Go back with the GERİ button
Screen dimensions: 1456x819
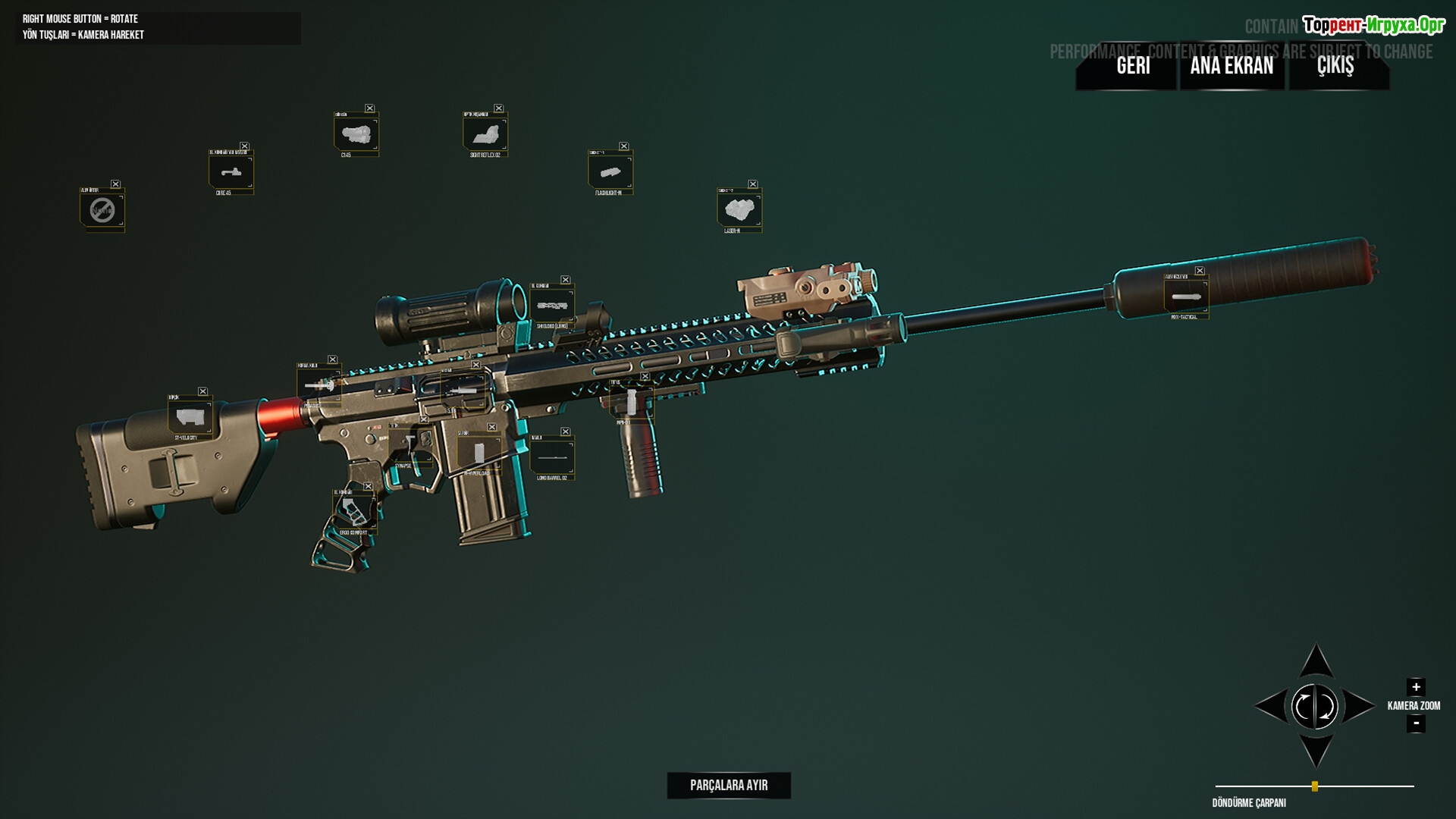coord(1133,66)
